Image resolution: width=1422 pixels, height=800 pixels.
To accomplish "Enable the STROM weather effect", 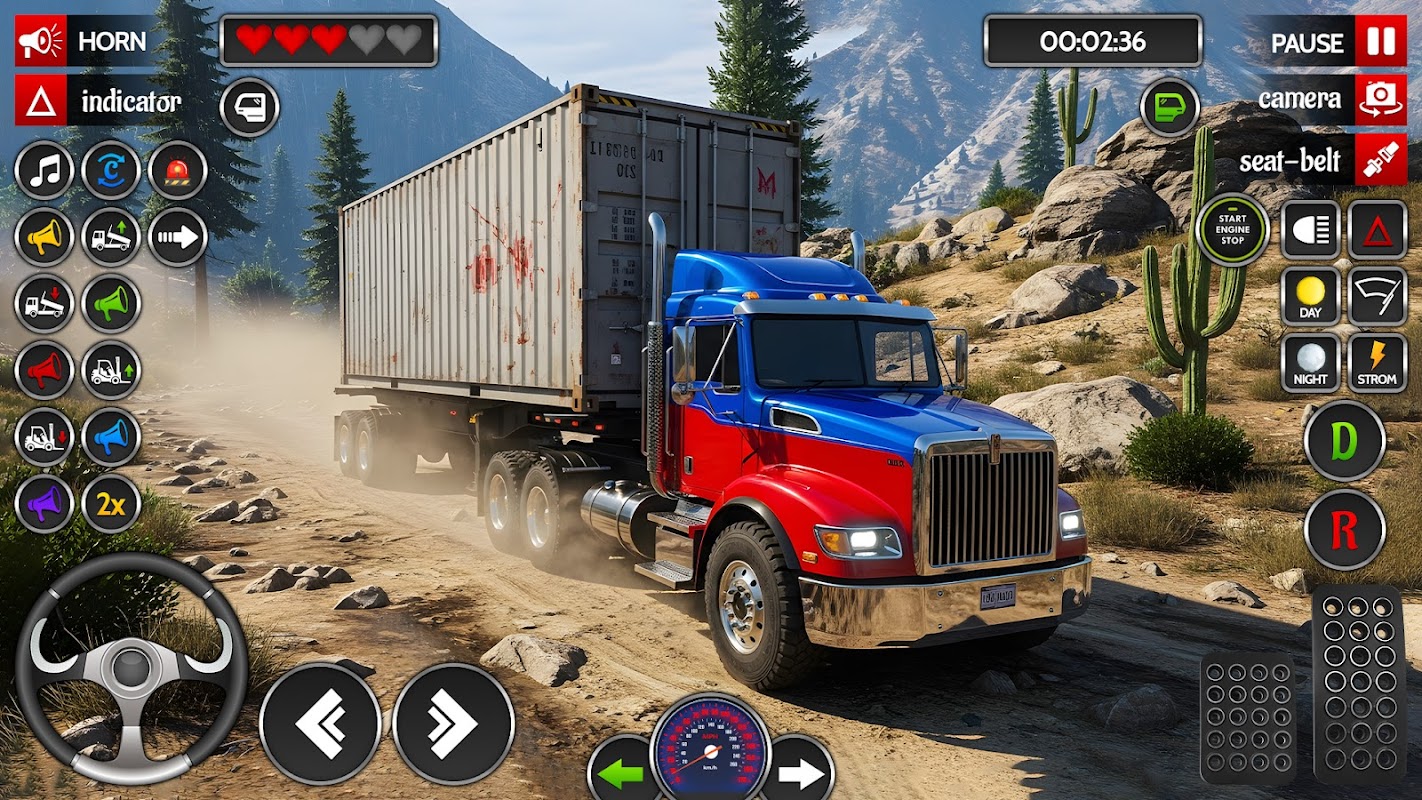I will click(1377, 363).
